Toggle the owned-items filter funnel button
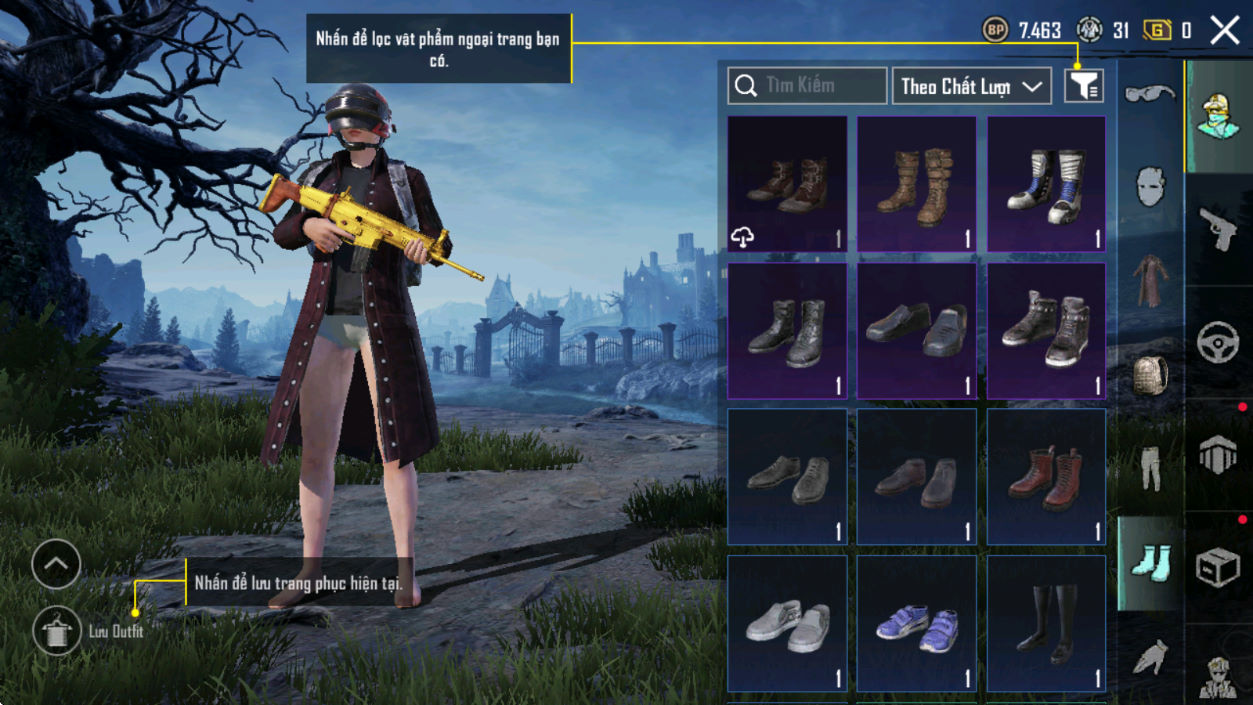Viewport: 1253px width, 705px height. [1084, 86]
